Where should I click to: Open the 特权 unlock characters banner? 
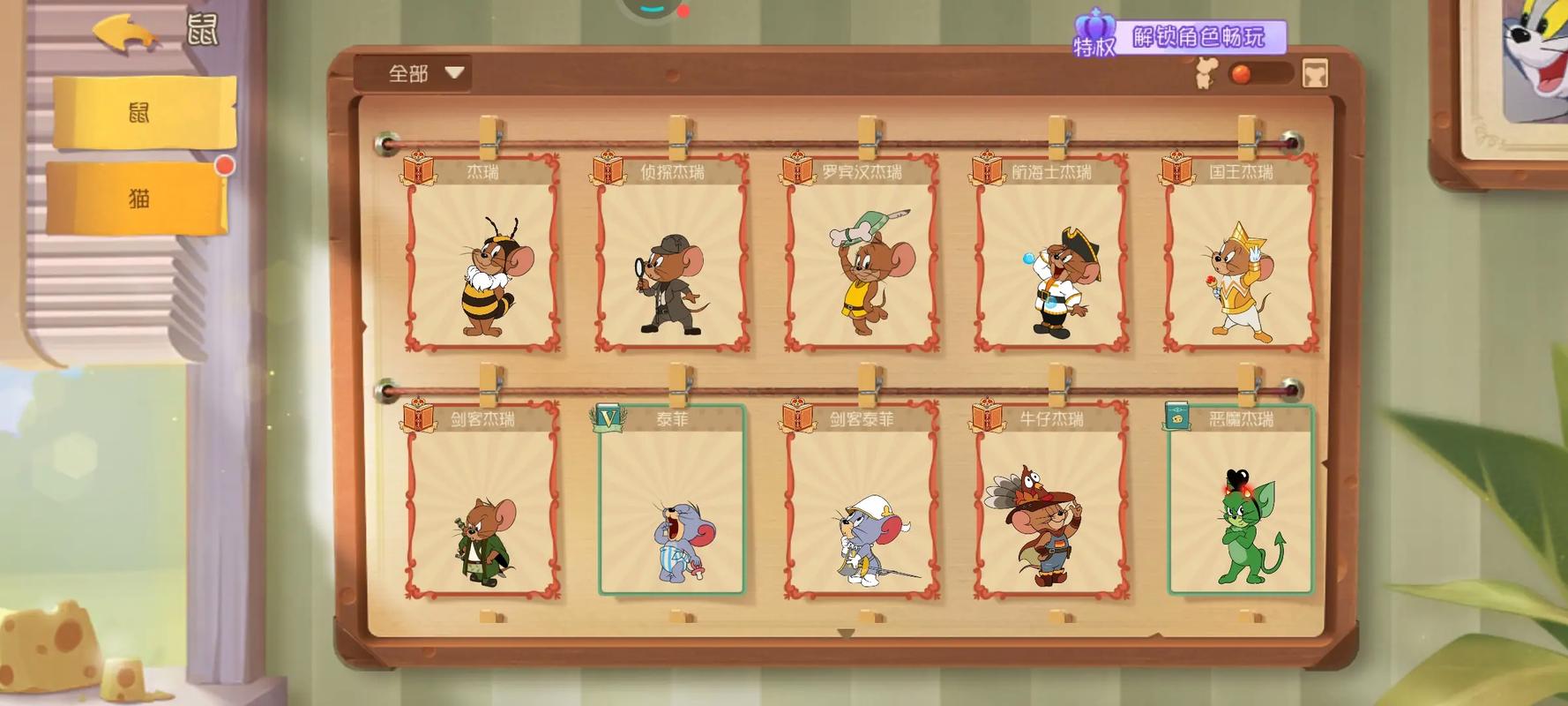point(1180,39)
